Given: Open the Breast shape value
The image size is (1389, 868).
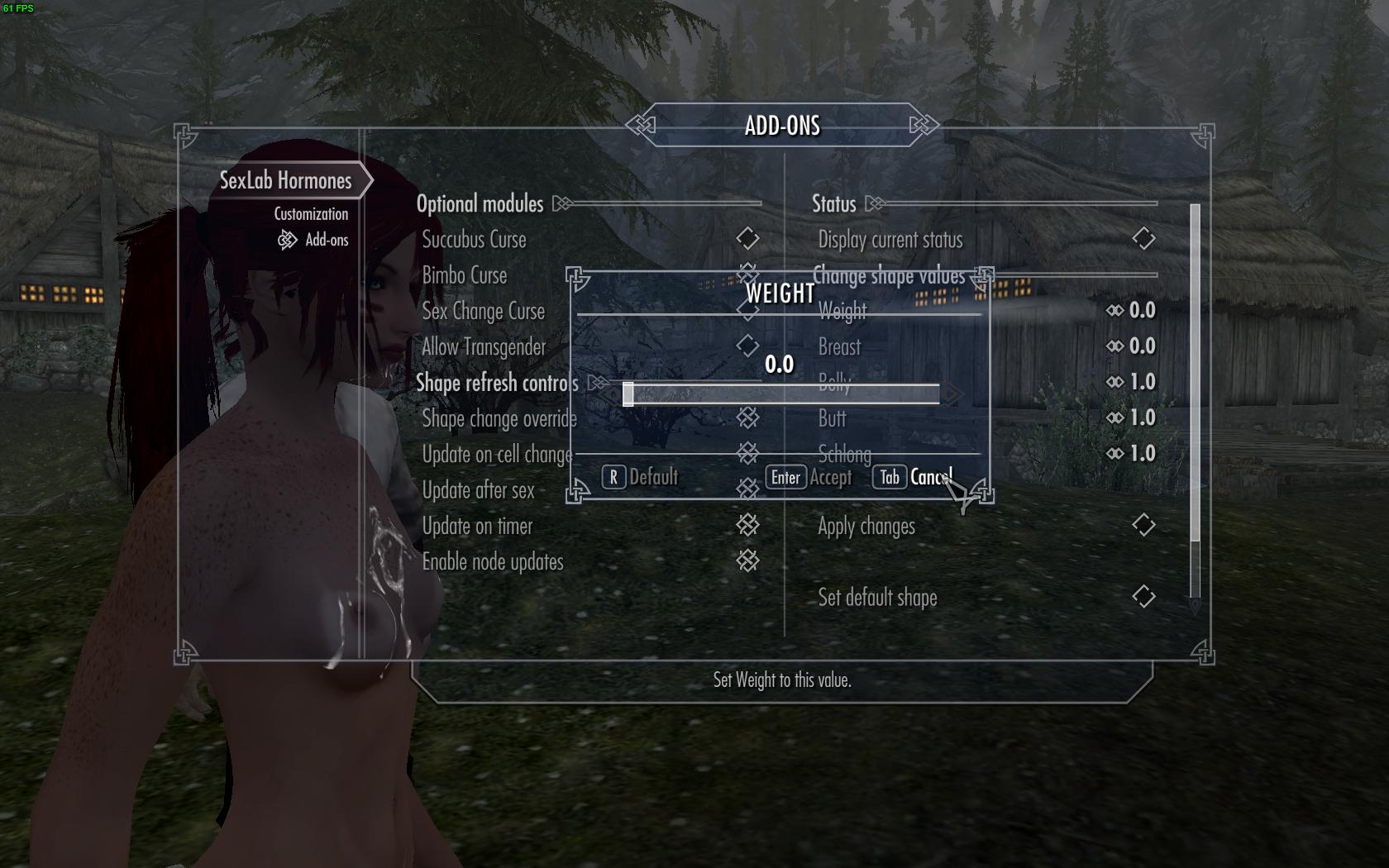Looking at the screenshot, I should tap(1133, 346).
